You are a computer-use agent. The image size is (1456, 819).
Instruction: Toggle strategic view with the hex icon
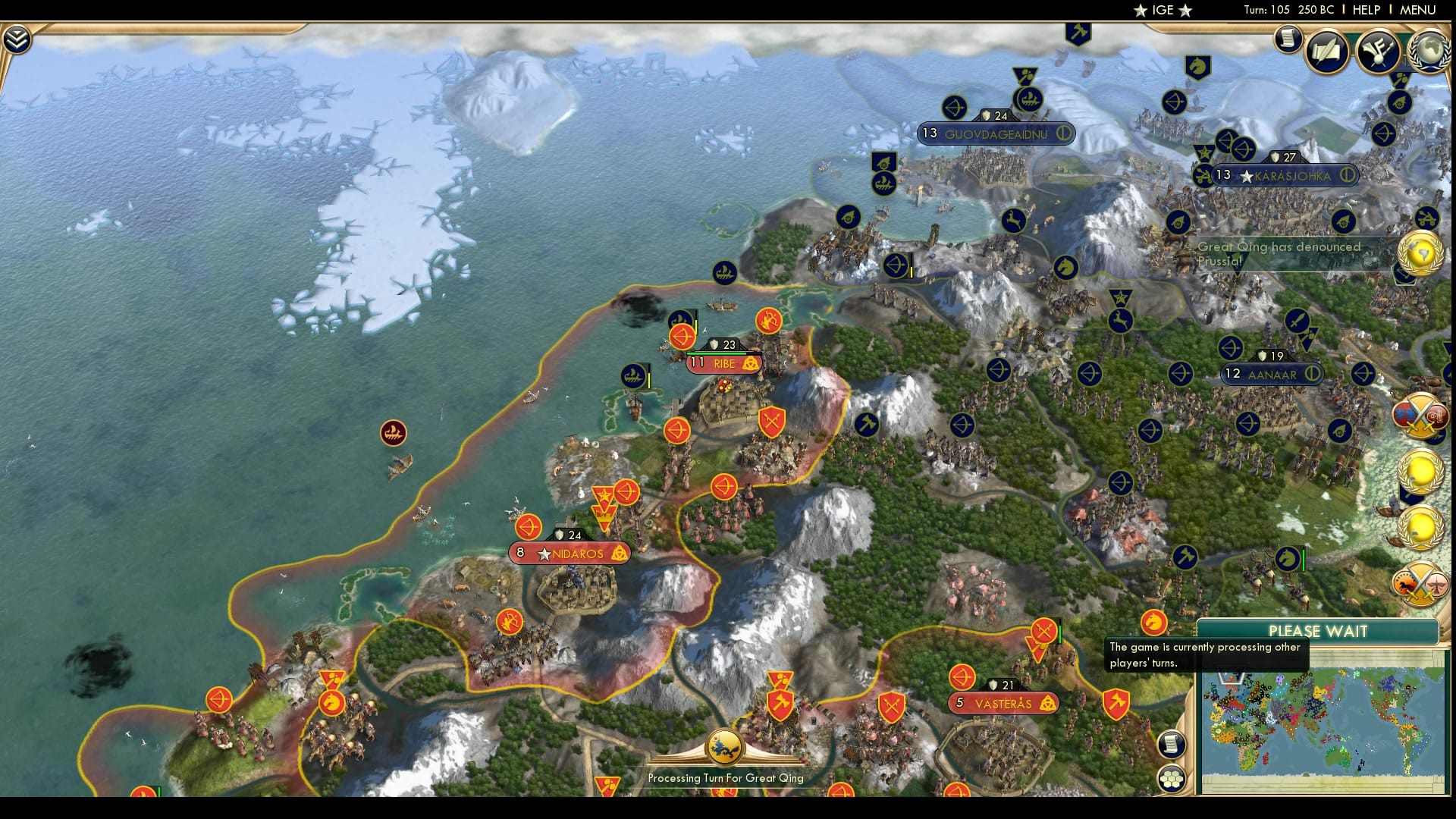[1172, 778]
